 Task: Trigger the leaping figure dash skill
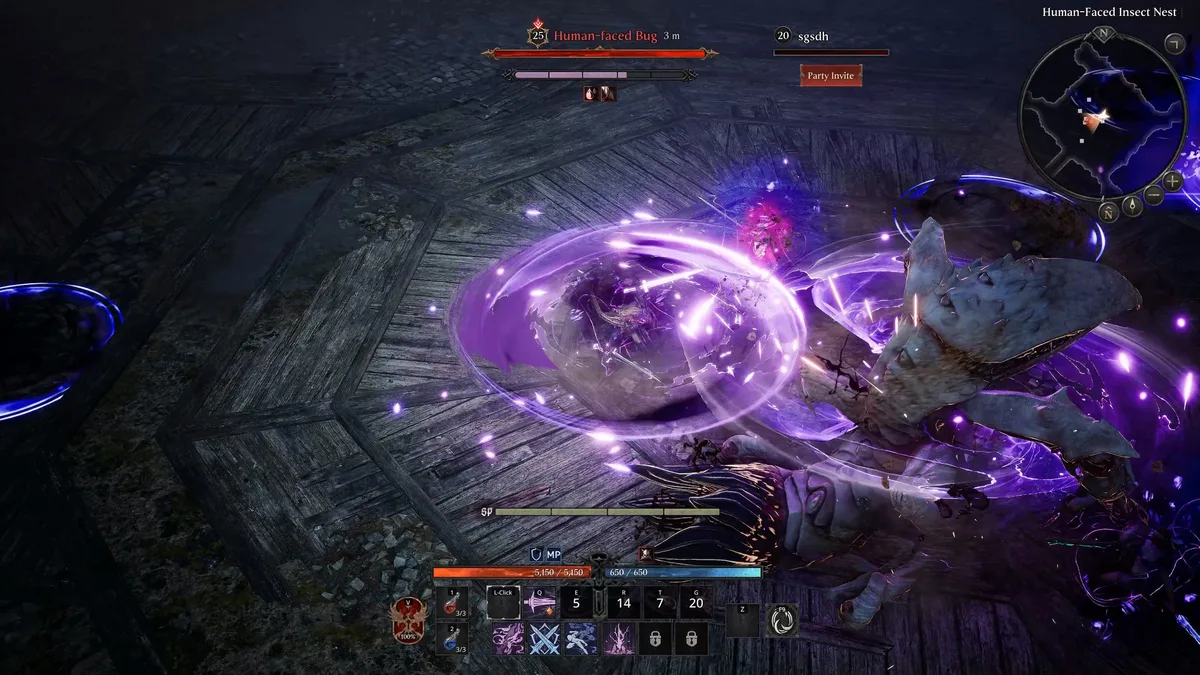581,638
